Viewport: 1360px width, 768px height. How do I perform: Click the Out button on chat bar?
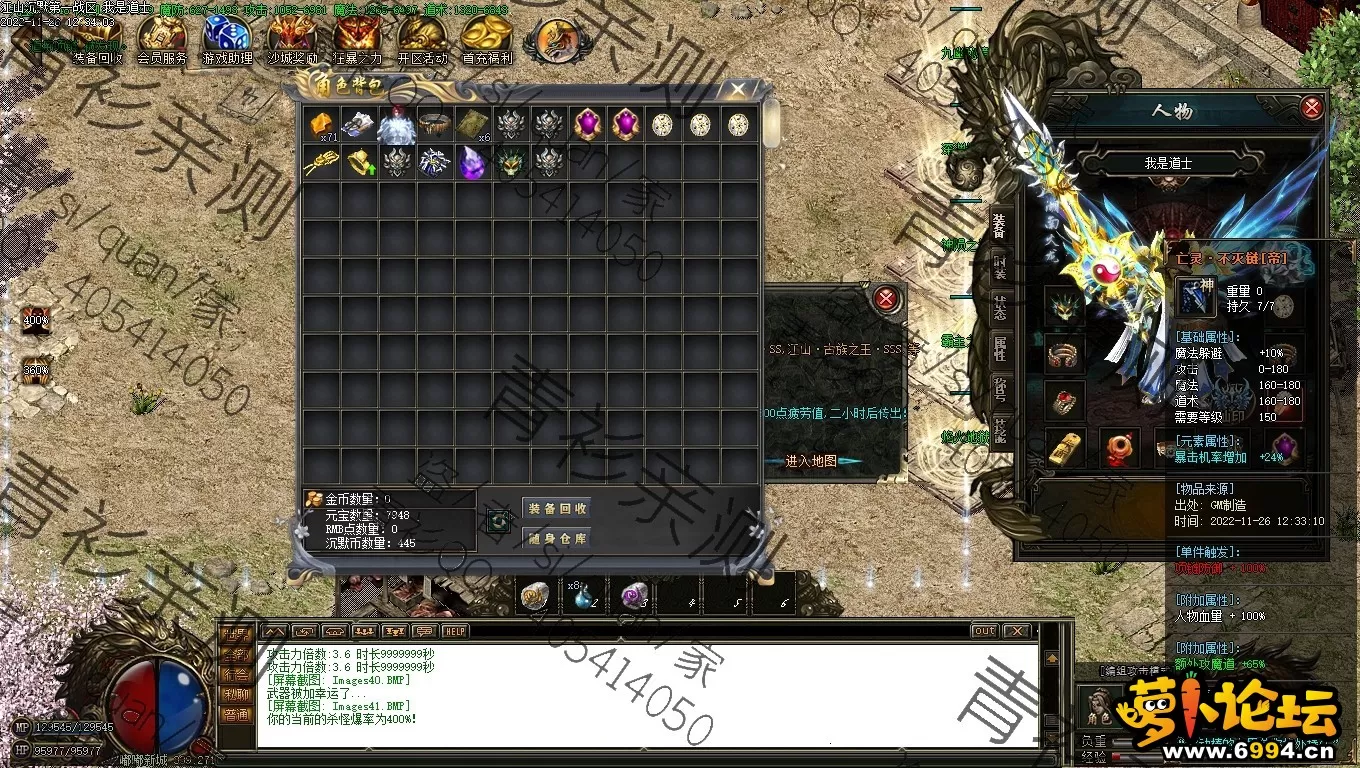click(x=984, y=631)
